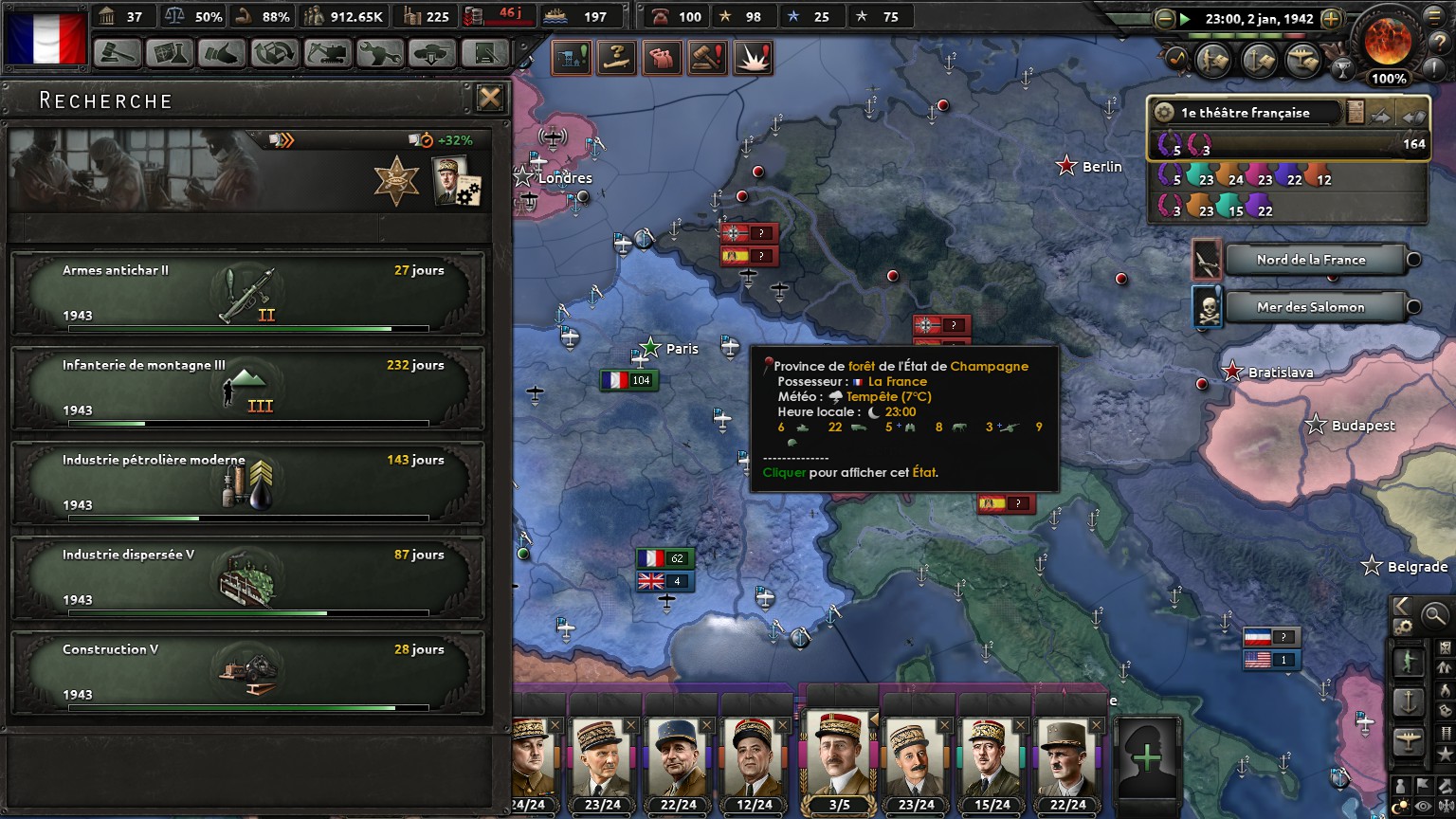Click the French flag country overview

coord(45,37)
